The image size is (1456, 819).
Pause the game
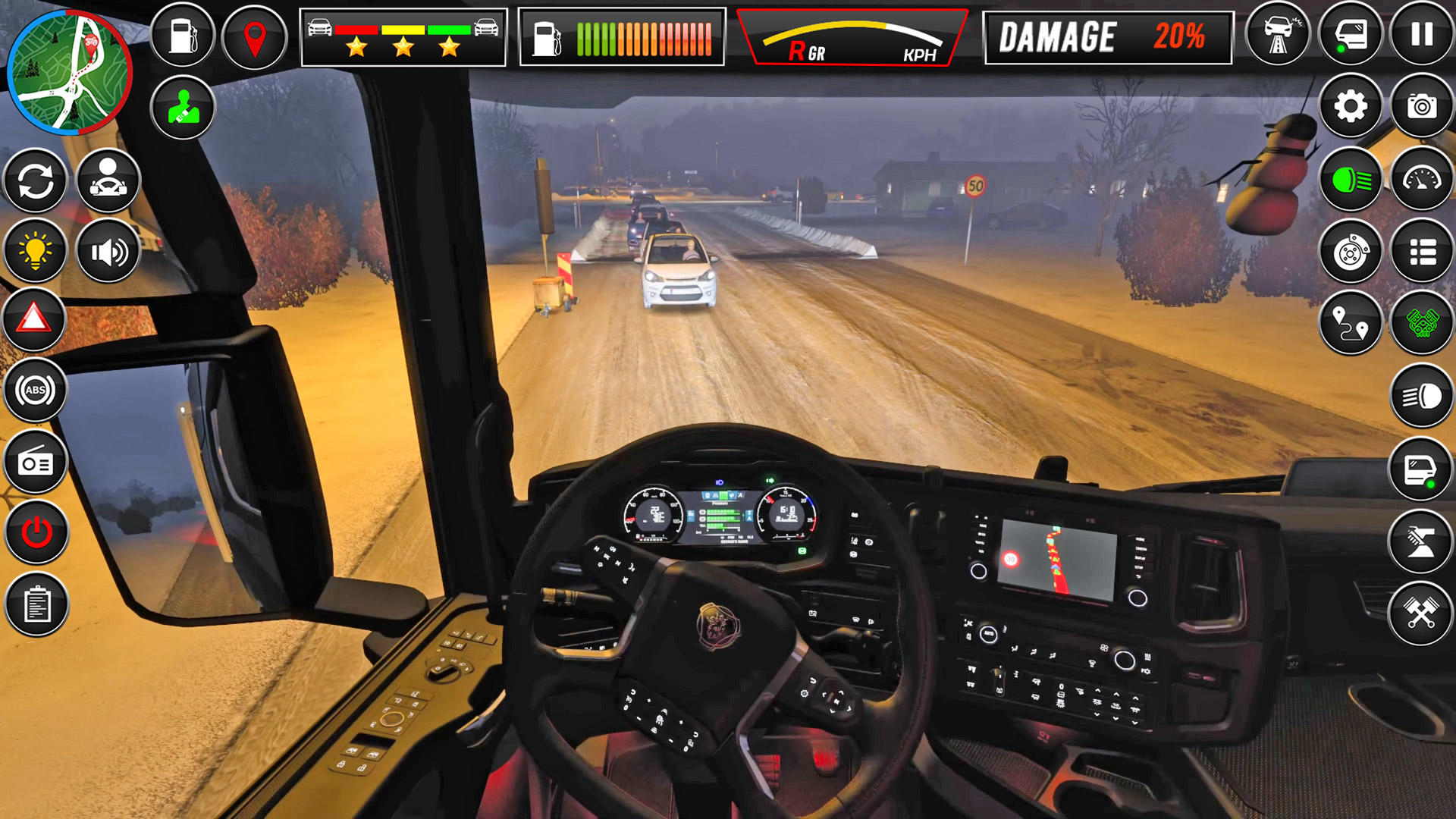coord(1420,36)
